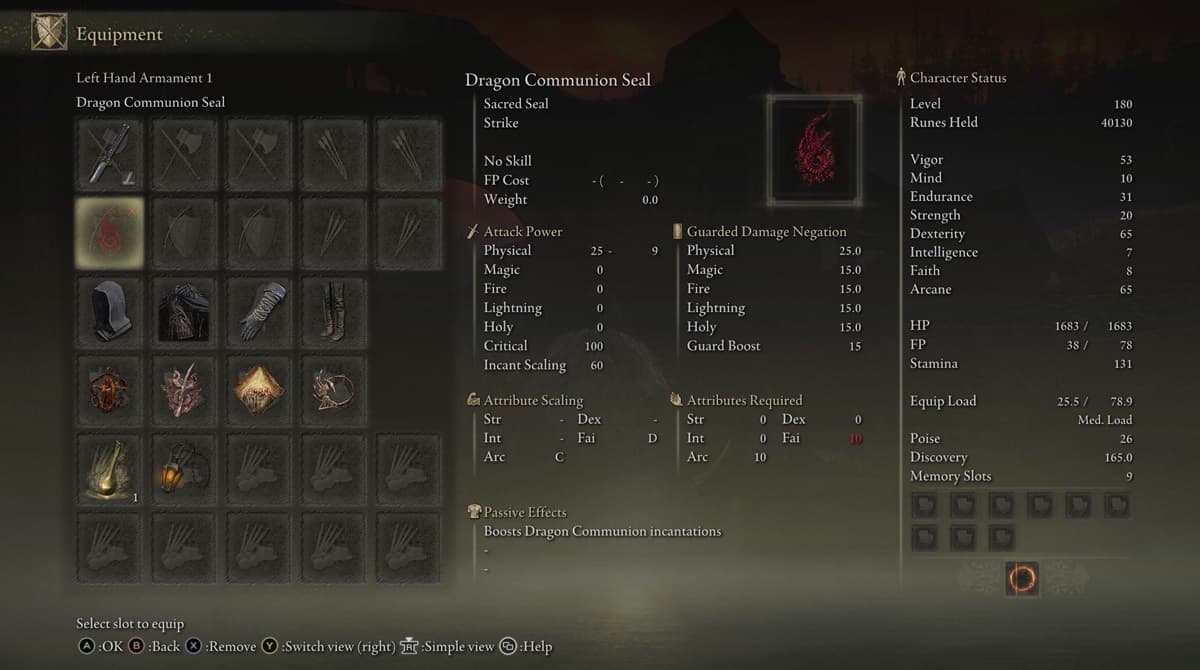1200x670 pixels.
Task: Pick the gauntlets armor slot
Action: [x=259, y=311]
